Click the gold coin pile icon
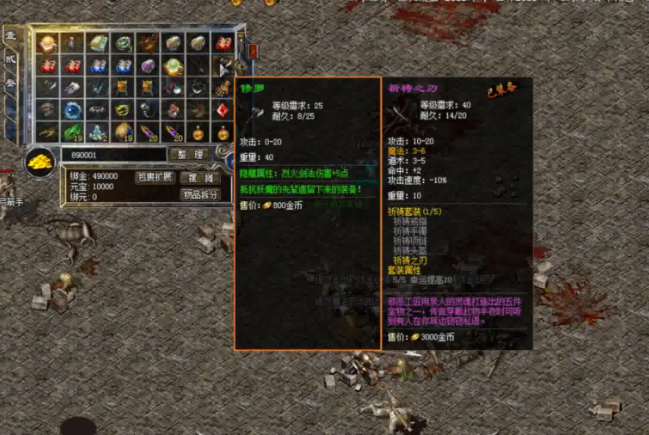The width and height of the screenshot is (649, 435). (x=38, y=161)
